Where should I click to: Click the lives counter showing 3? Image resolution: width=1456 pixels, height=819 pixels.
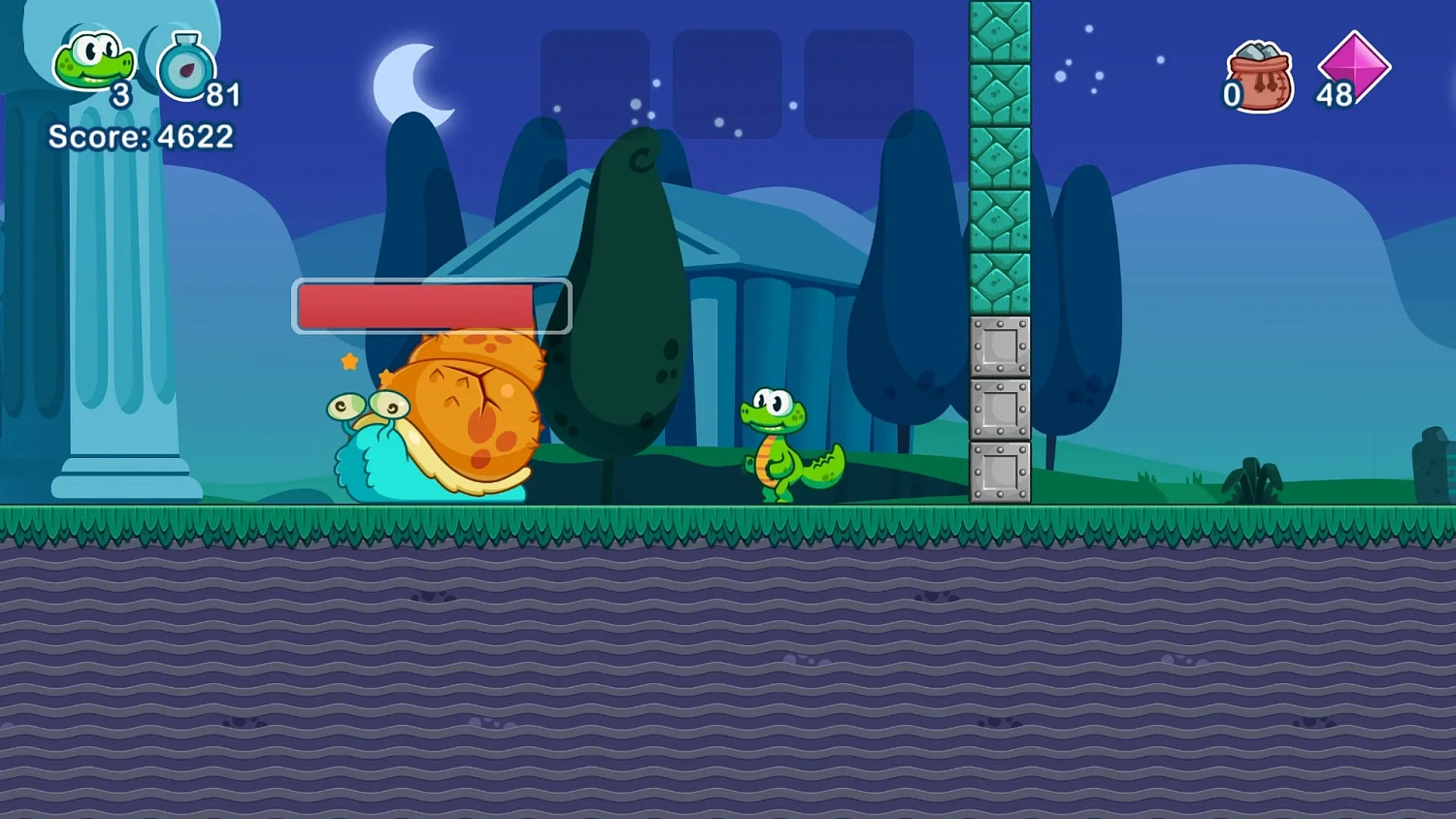tap(120, 94)
